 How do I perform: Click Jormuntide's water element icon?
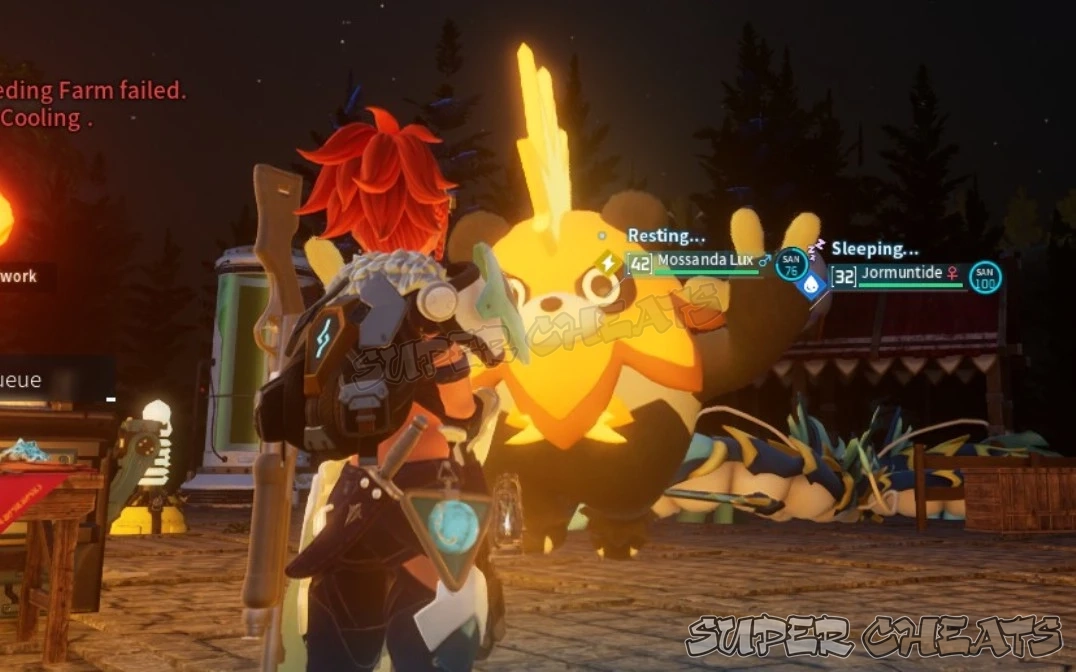(812, 283)
